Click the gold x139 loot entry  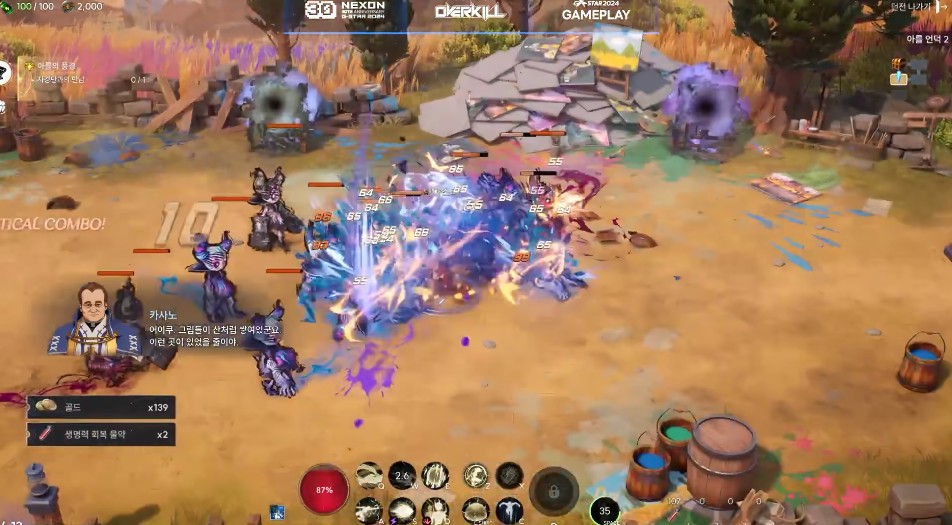tap(100, 406)
